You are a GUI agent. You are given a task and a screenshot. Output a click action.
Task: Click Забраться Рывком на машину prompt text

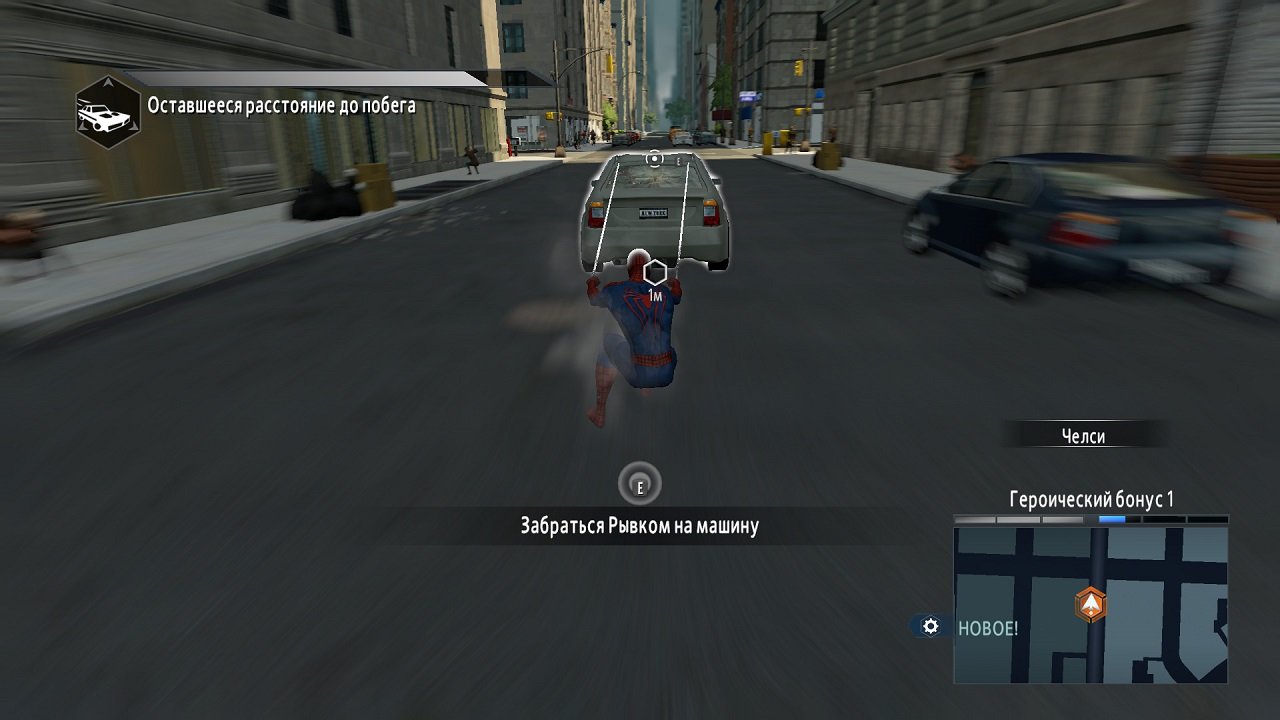click(641, 524)
